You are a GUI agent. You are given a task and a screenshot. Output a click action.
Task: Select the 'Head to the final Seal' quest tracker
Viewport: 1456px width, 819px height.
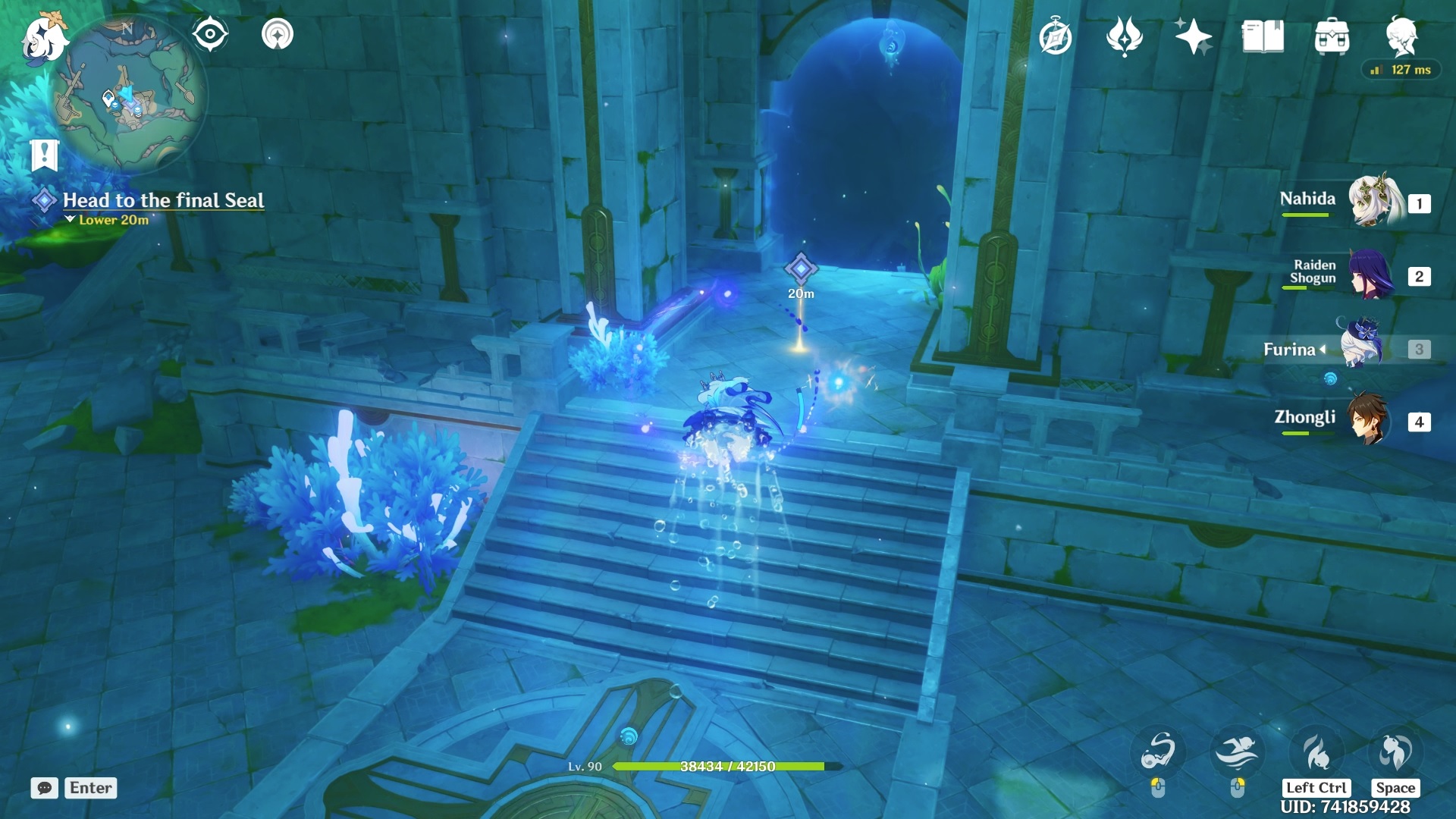coord(163,200)
